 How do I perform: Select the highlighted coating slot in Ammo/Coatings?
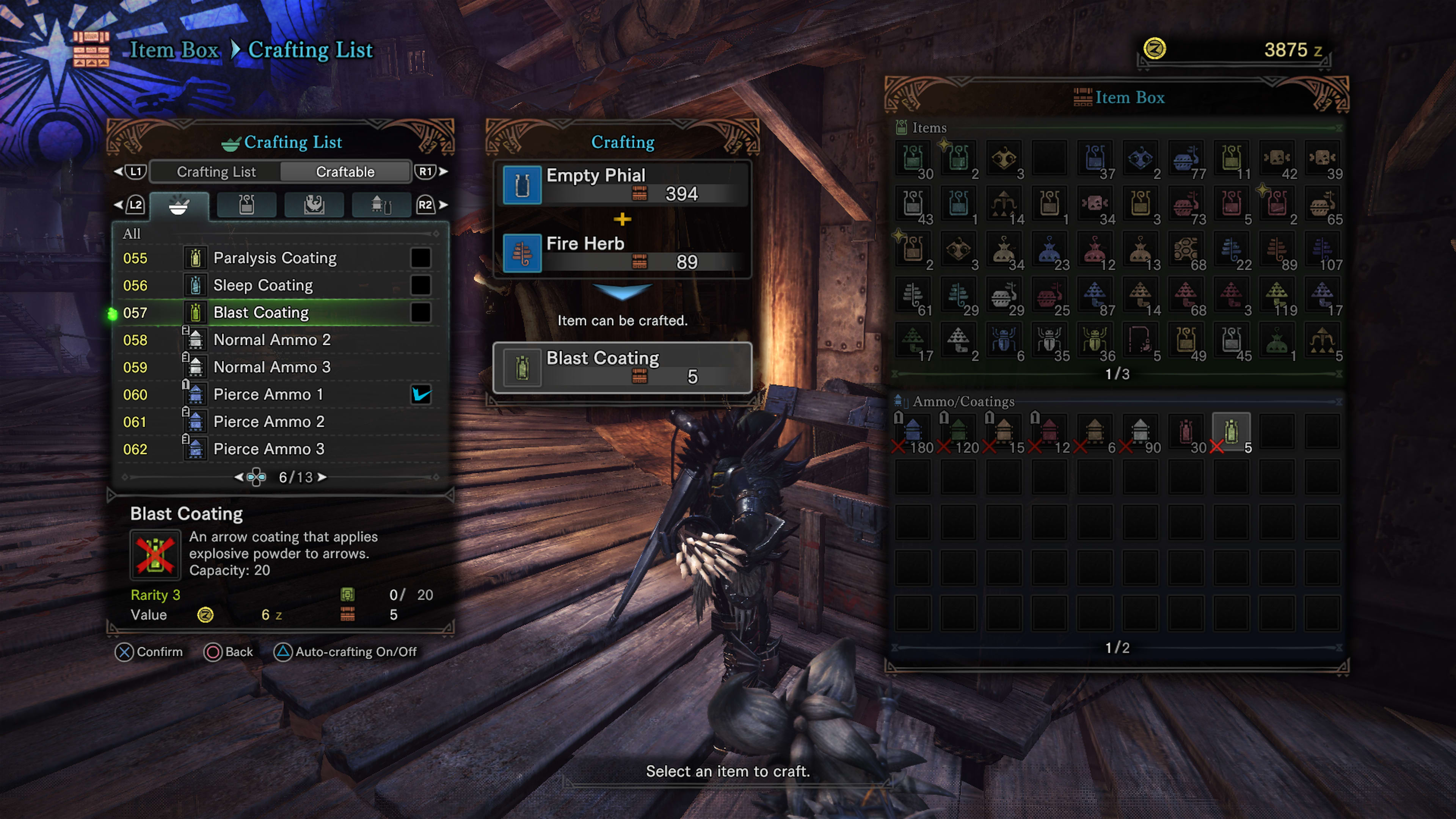(x=1231, y=433)
